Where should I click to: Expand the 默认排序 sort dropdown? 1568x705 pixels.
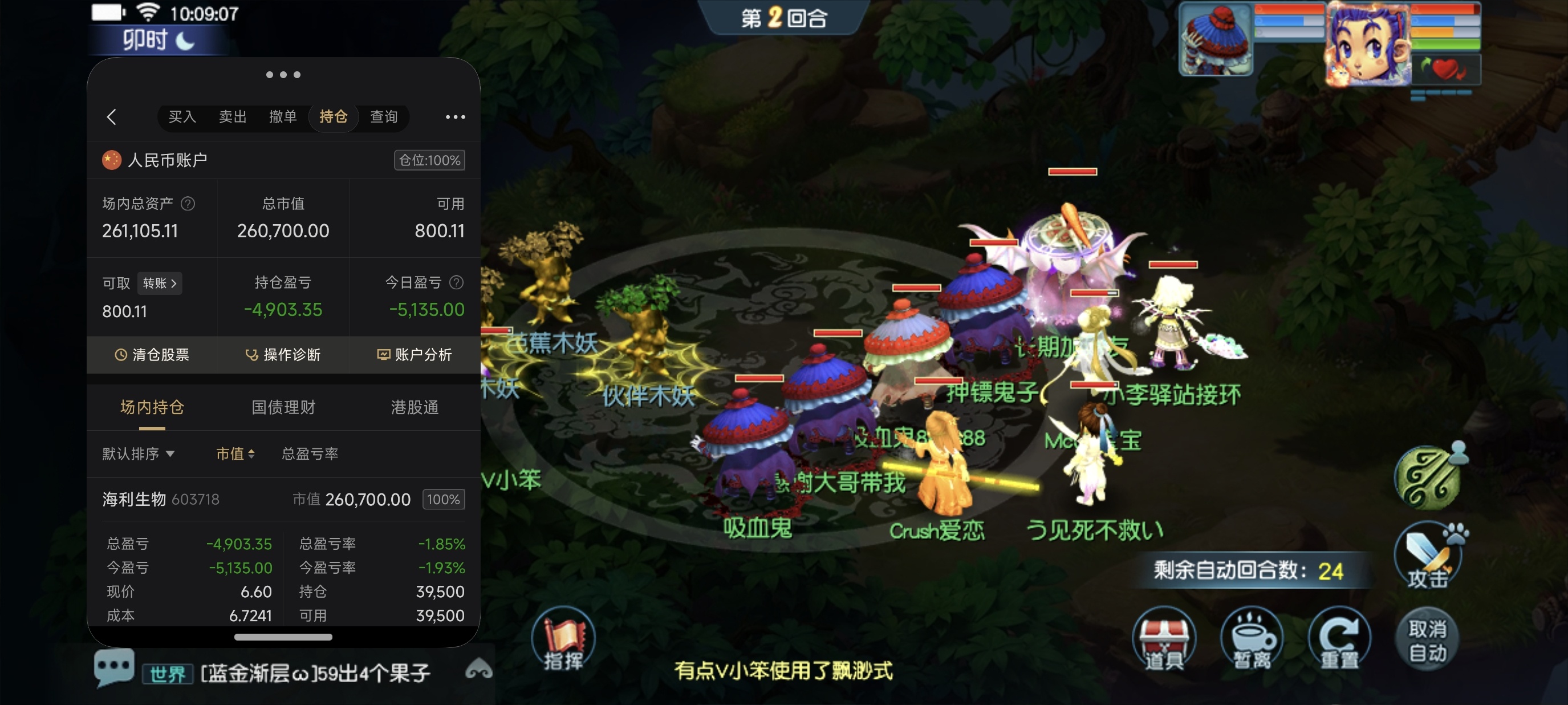point(138,453)
